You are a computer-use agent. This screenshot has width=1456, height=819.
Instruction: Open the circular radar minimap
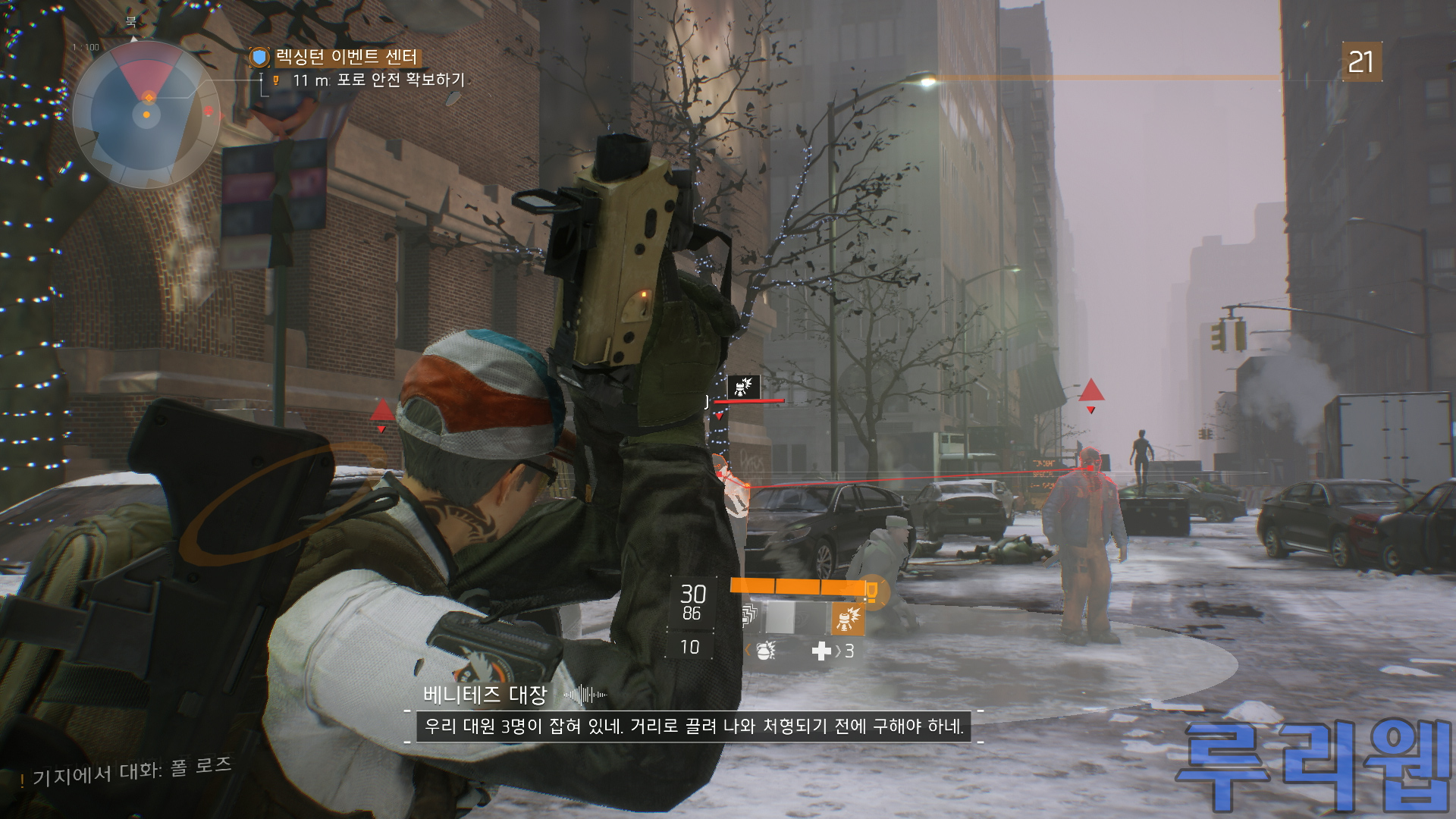(x=146, y=115)
